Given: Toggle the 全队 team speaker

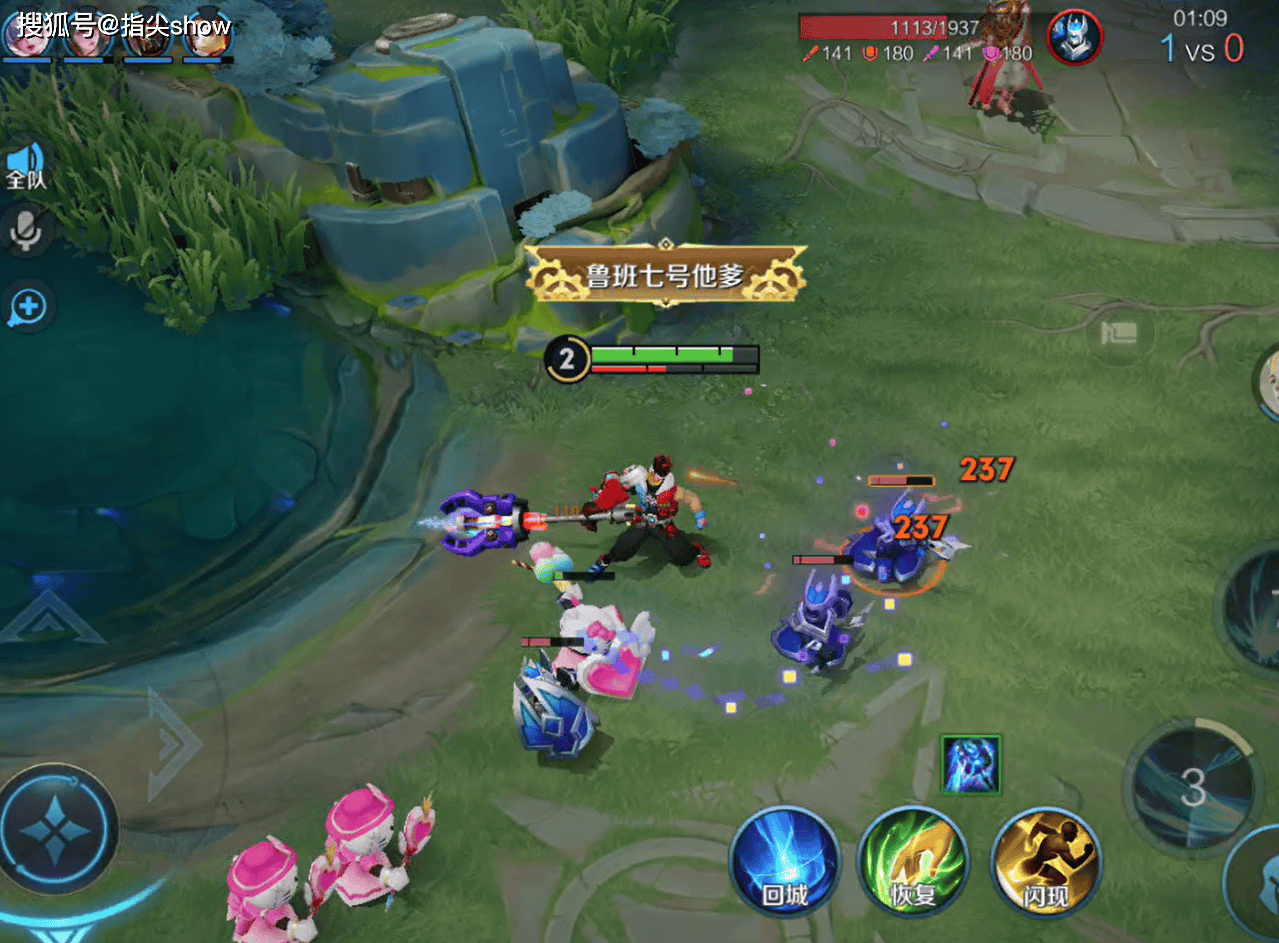Looking at the screenshot, I should coord(27,166).
